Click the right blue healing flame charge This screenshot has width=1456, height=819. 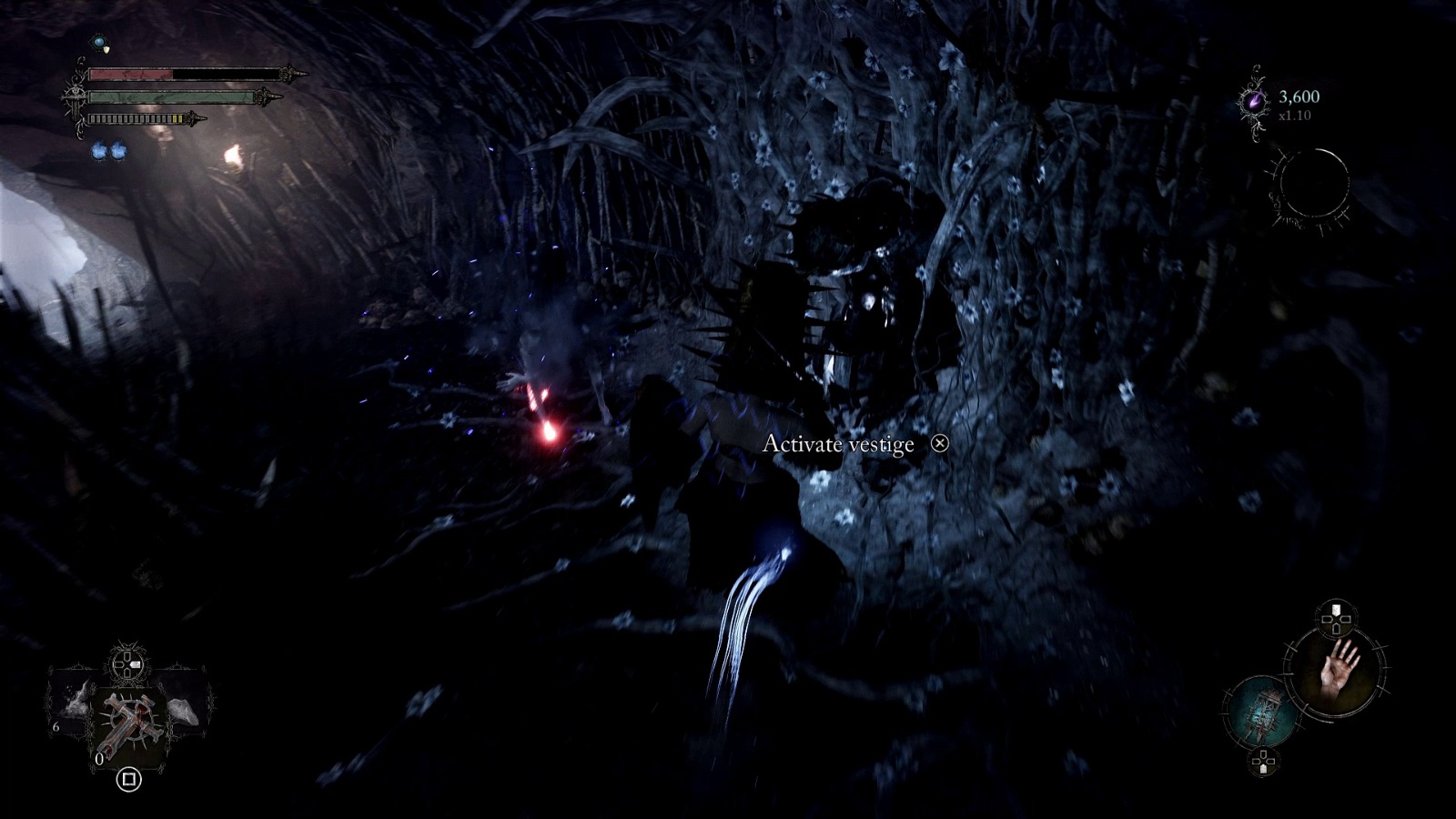point(118,151)
